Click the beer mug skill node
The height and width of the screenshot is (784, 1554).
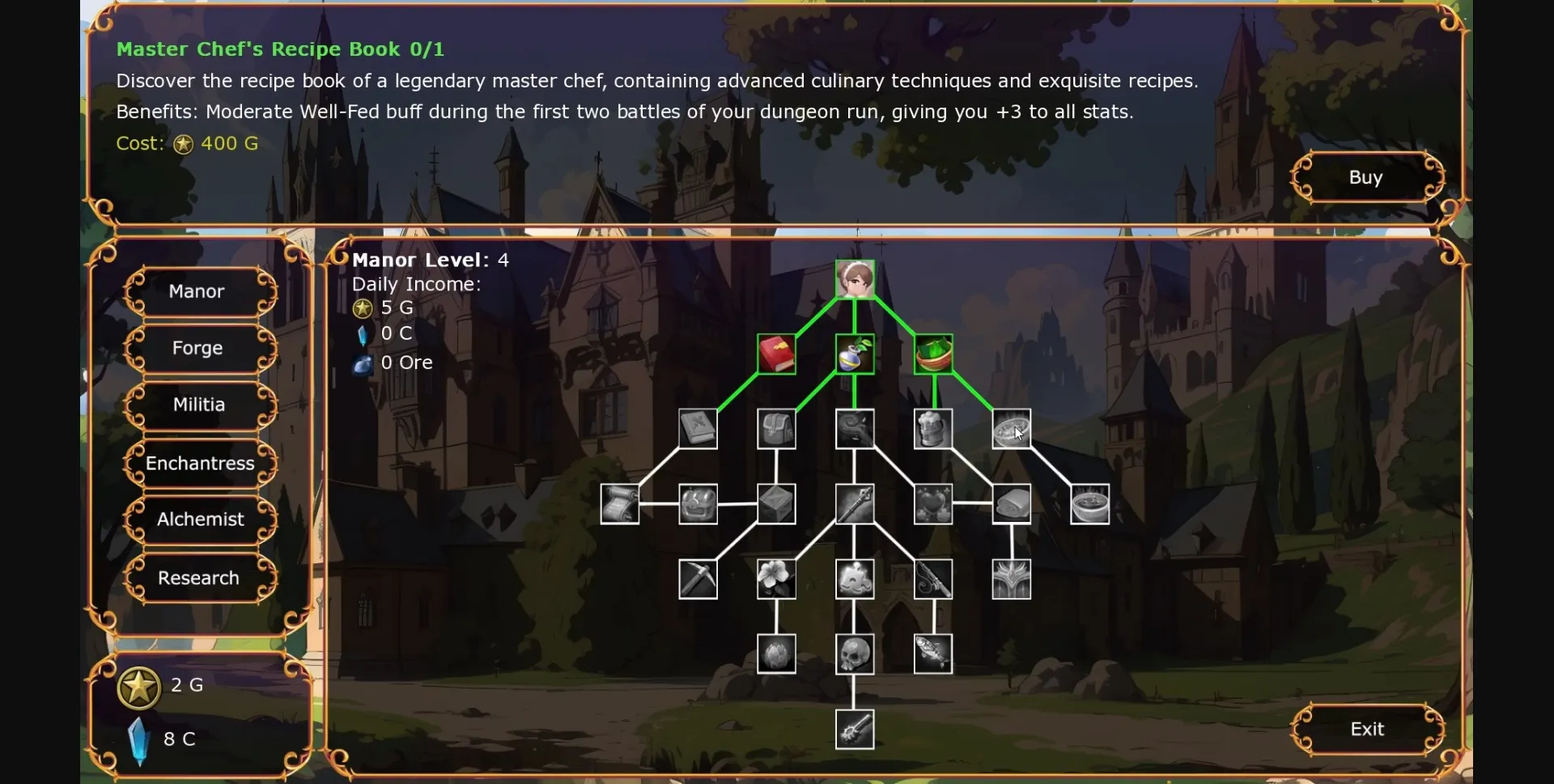(932, 429)
